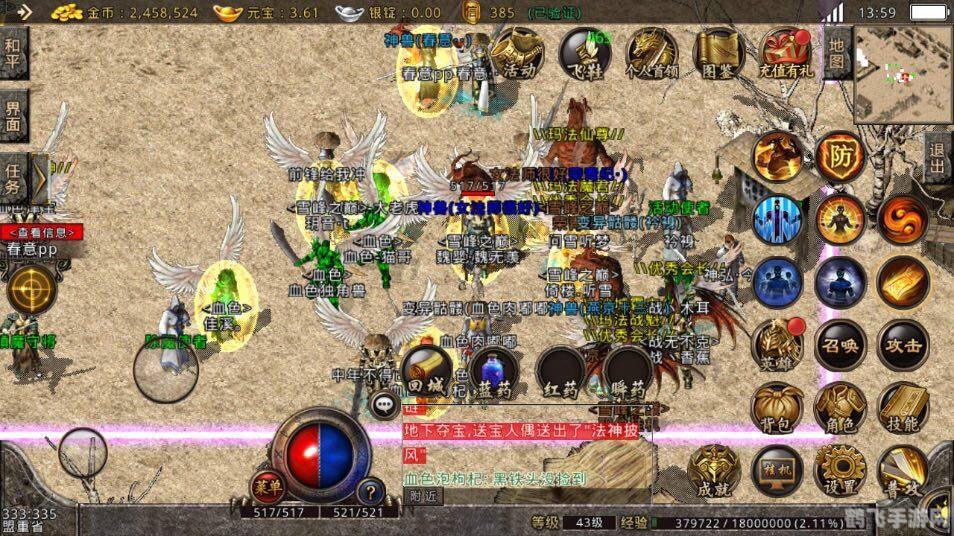The height and width of the screenshot is (536, 954).
Task: Activate the 召唤 summon button
Action: coord(840,346)
